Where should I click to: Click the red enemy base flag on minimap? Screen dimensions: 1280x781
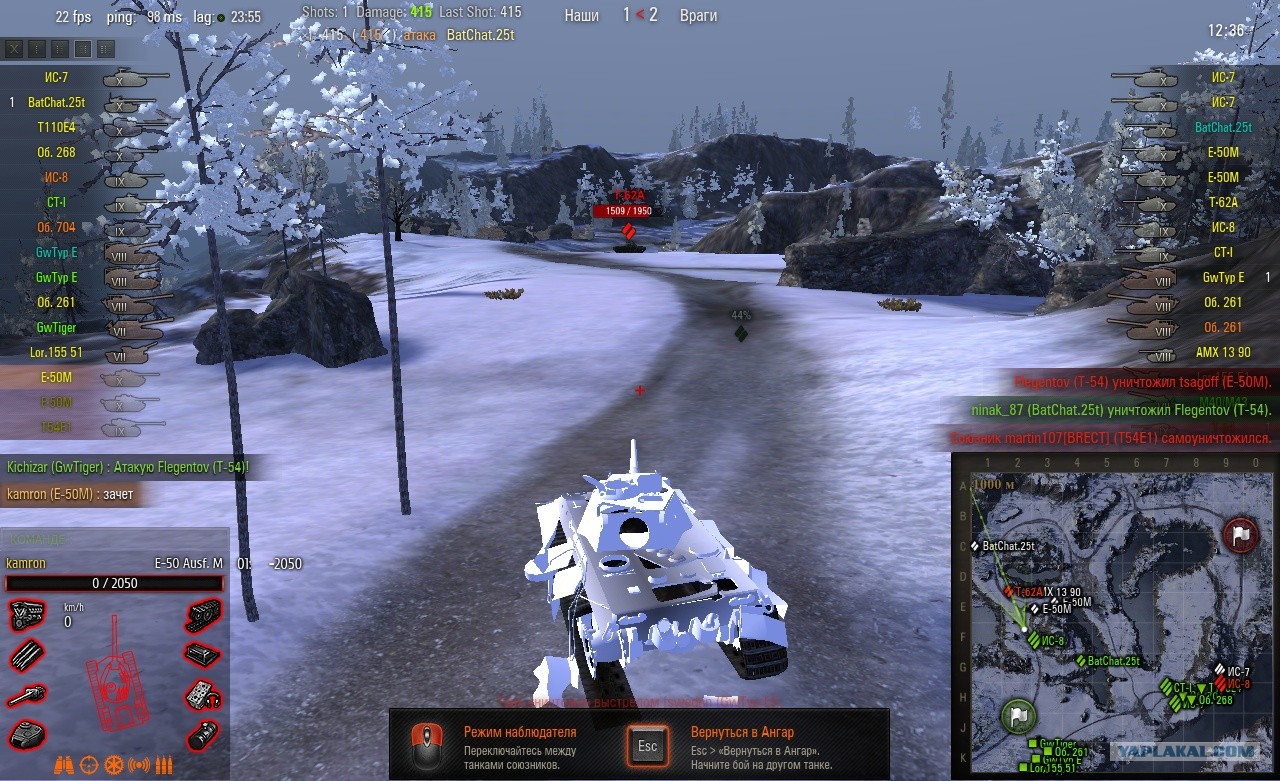(1241, 535)
